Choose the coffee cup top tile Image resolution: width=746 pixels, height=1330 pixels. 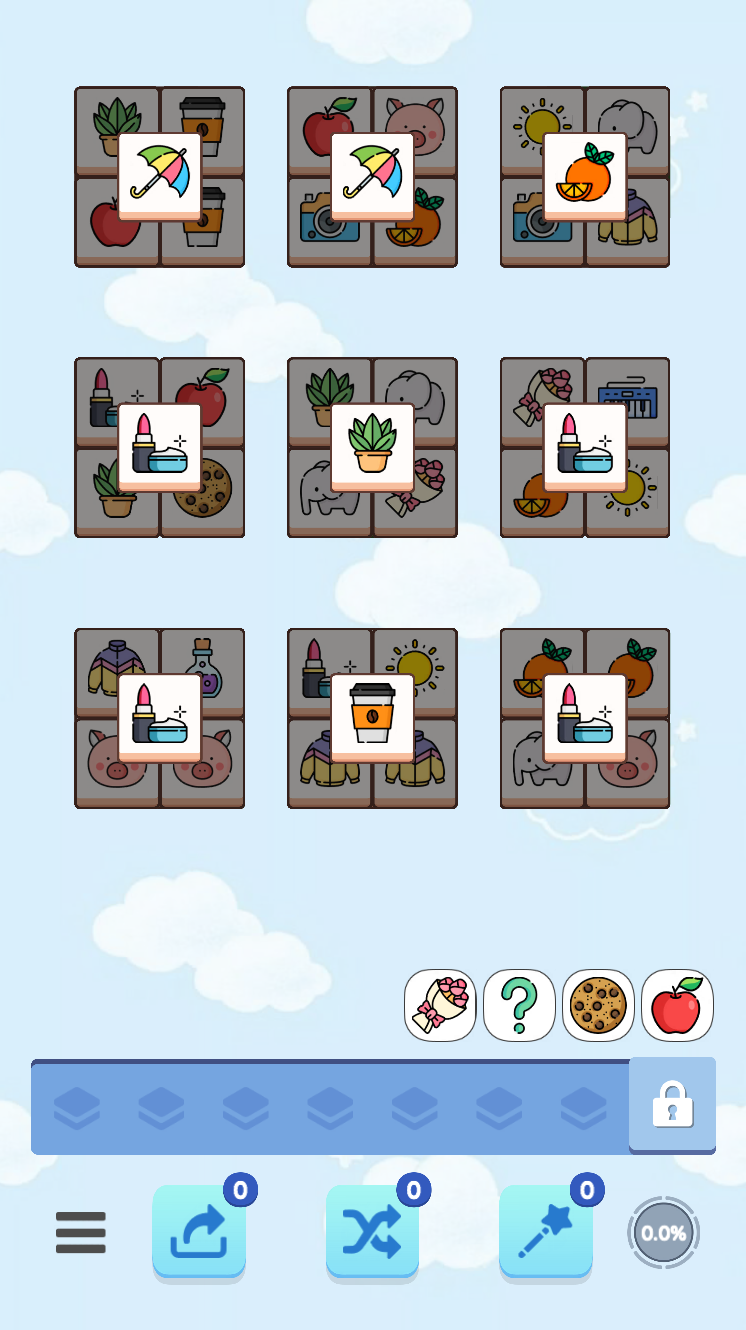pyautogui.click(x=372, y=718)
